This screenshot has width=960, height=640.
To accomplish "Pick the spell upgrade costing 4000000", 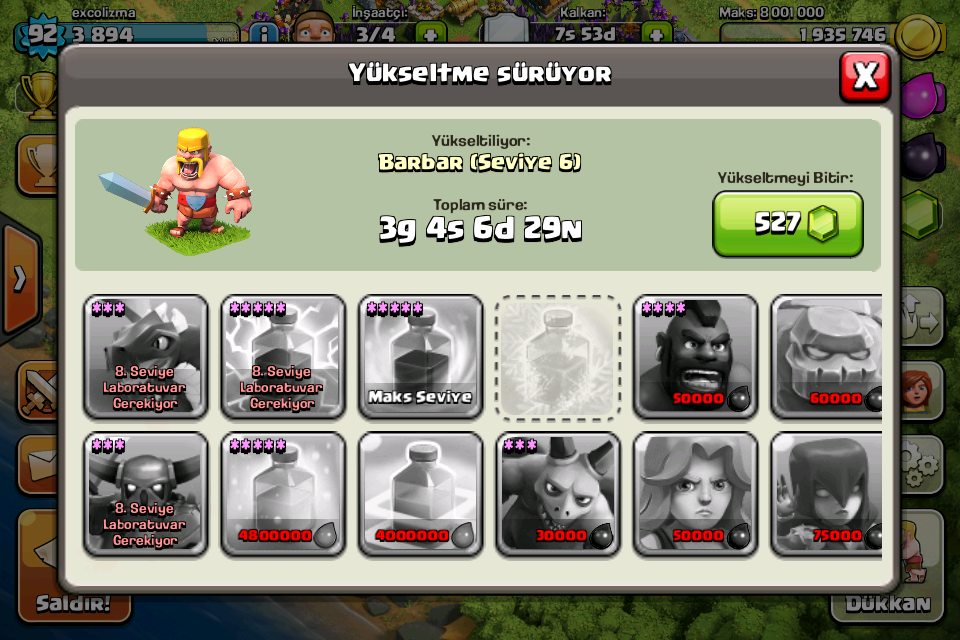I will click(420, 493).
